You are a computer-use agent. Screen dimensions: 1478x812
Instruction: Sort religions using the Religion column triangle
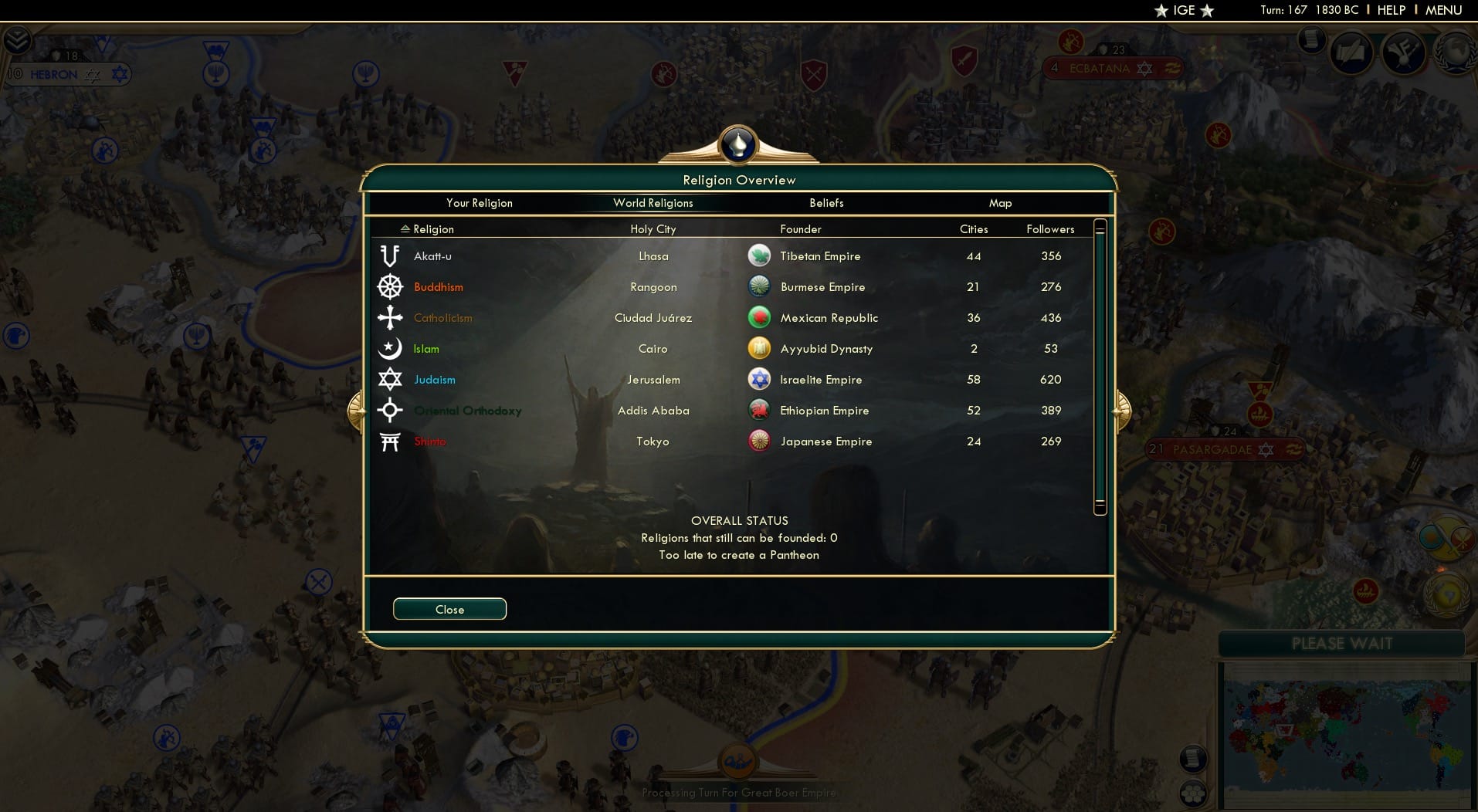point(405,228)
